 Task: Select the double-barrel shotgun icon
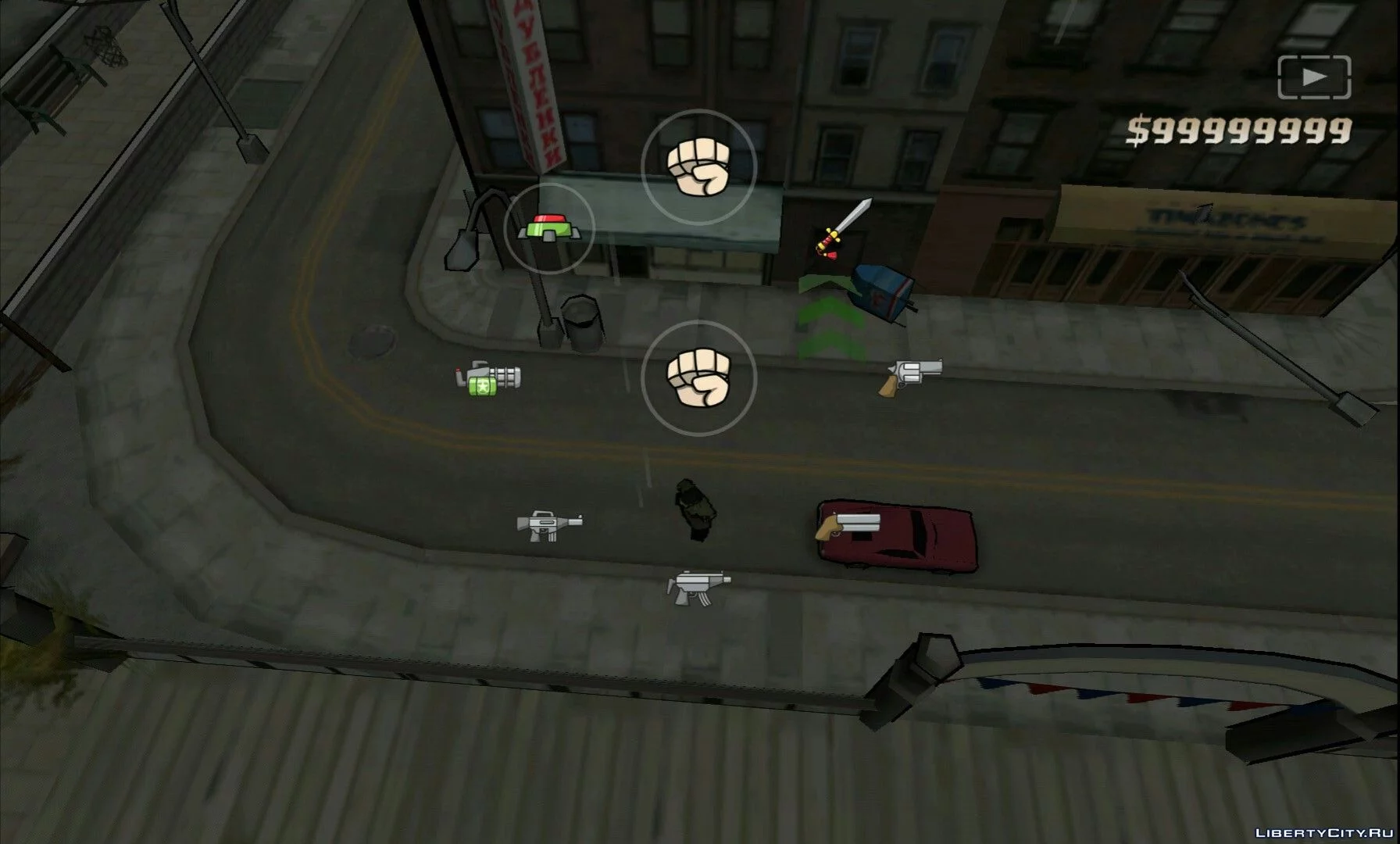(848, 525)
